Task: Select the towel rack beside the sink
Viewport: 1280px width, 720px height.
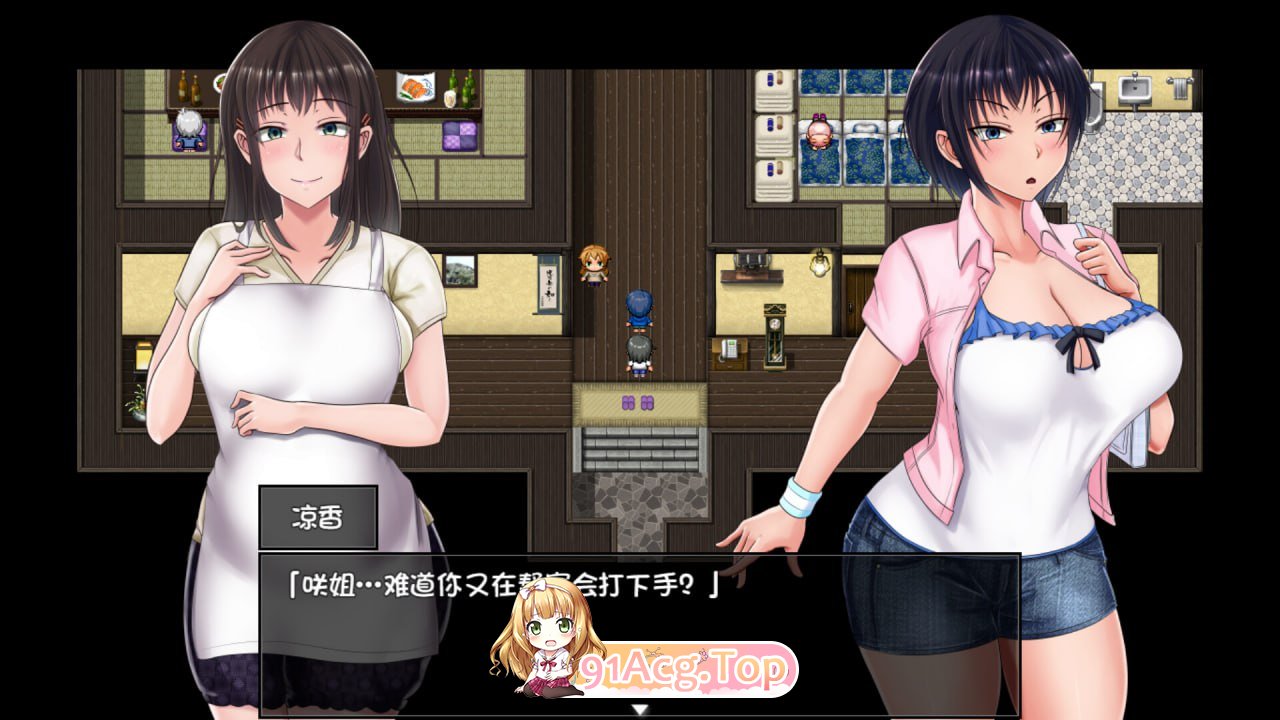Action: click(1181, 87)
